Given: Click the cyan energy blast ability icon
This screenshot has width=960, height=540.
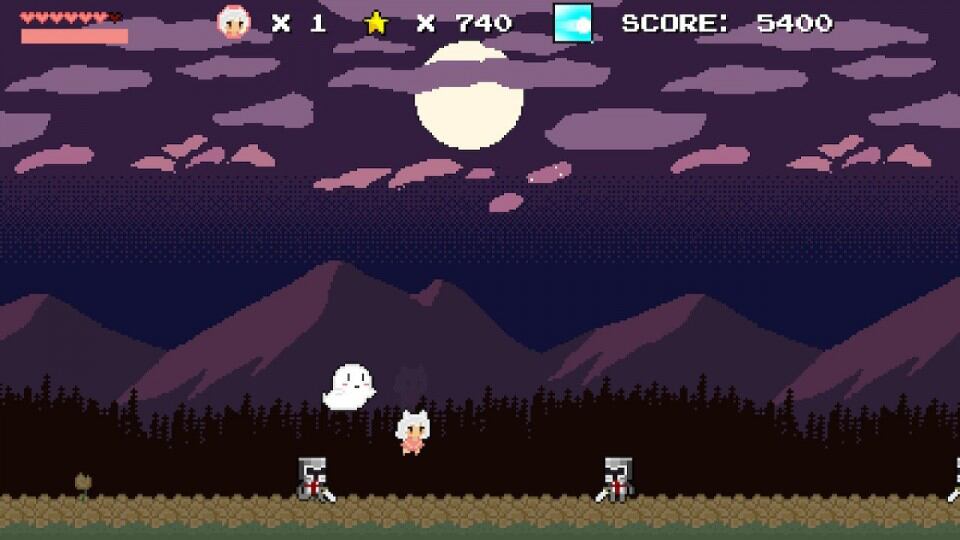Looking at the screenshot, I should point(573,23).
